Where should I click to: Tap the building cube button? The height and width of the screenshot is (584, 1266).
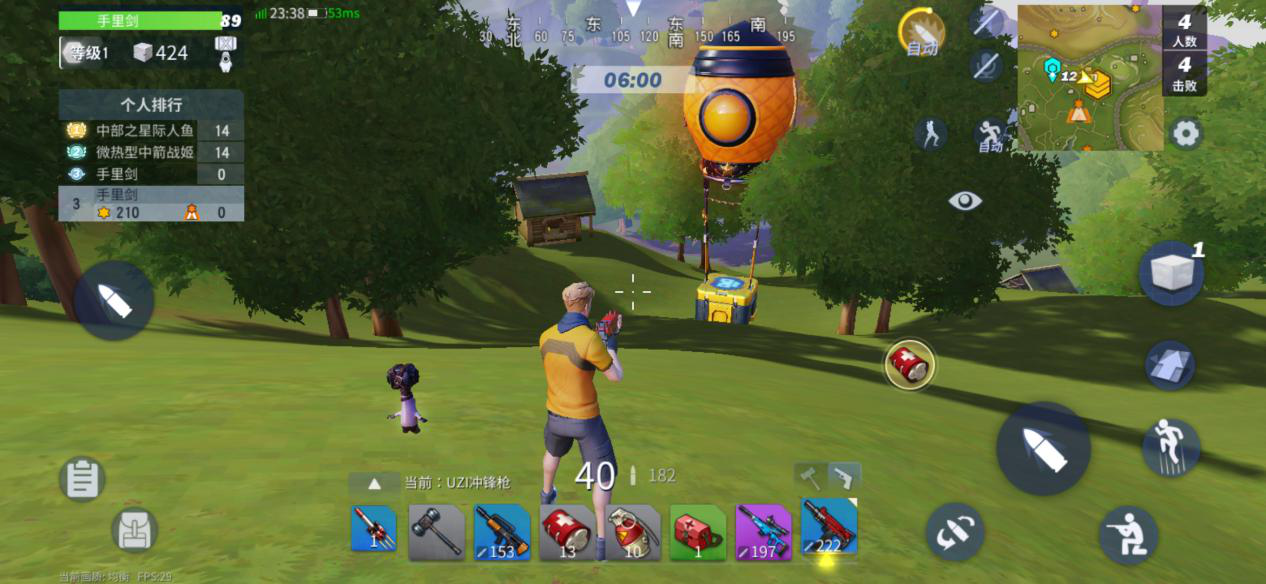pyautogui.click(x=1170, y=272)
